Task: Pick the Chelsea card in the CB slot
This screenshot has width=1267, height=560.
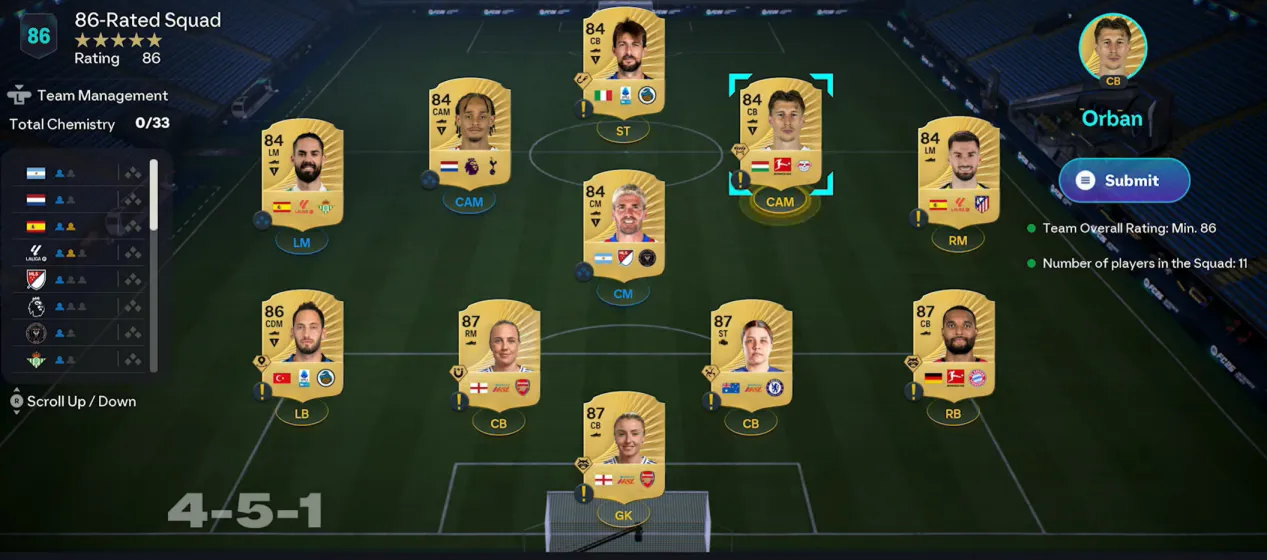Action: coord(751,354)
